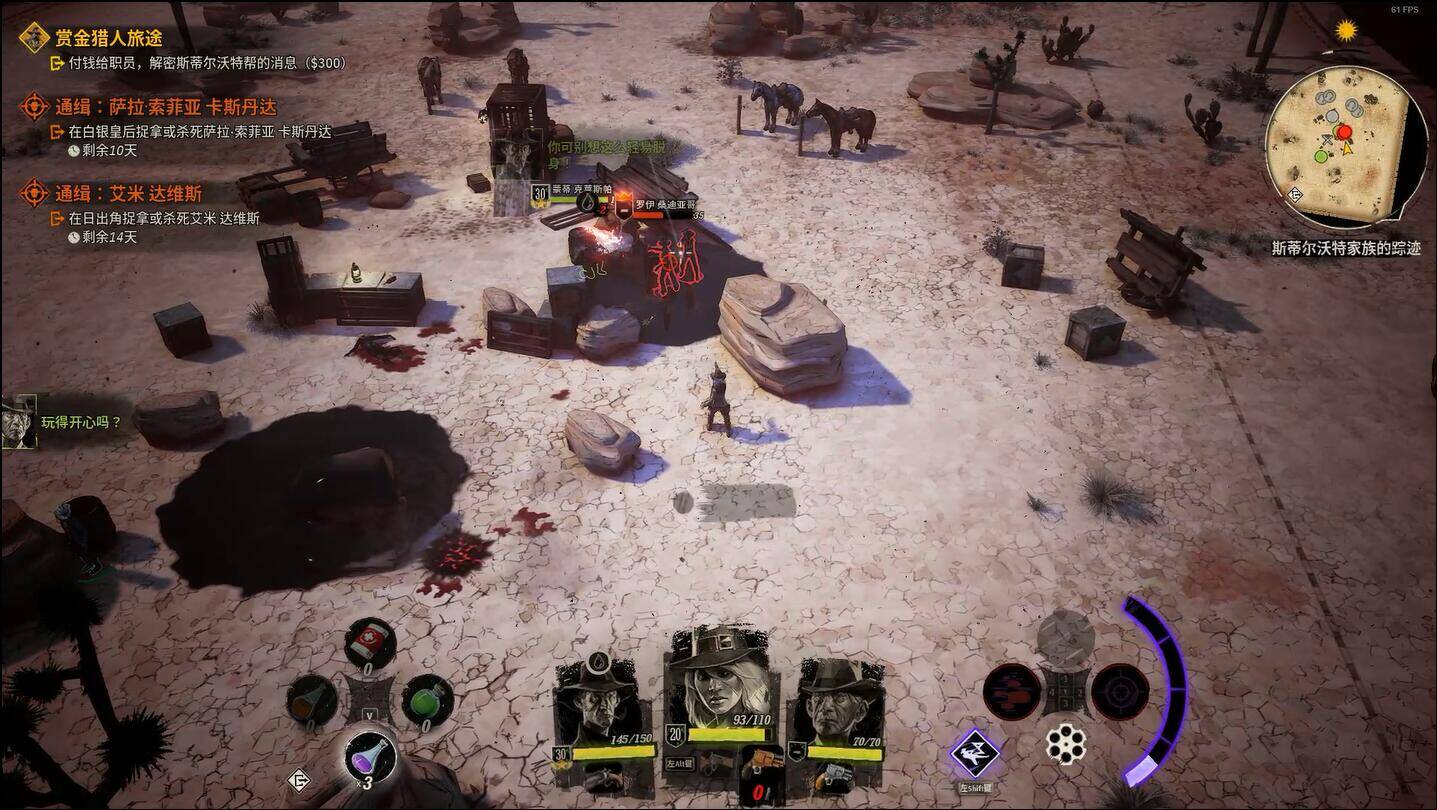Open the 赏金猎人旅途 quest tracker entry

tap(108, 38)
